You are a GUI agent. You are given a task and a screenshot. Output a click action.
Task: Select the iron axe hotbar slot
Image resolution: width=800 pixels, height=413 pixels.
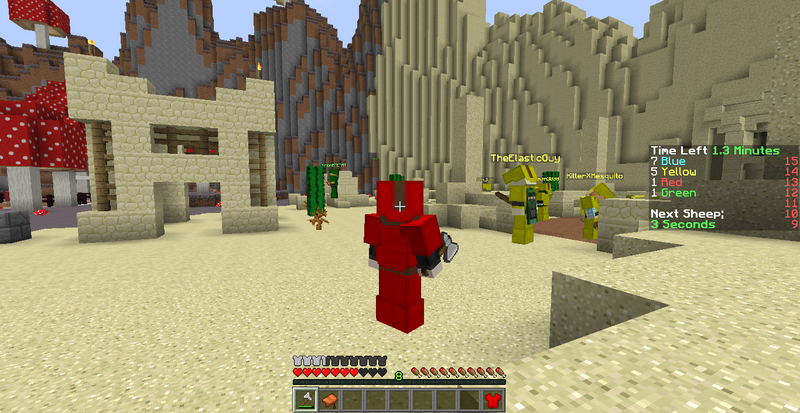[304, 400]
